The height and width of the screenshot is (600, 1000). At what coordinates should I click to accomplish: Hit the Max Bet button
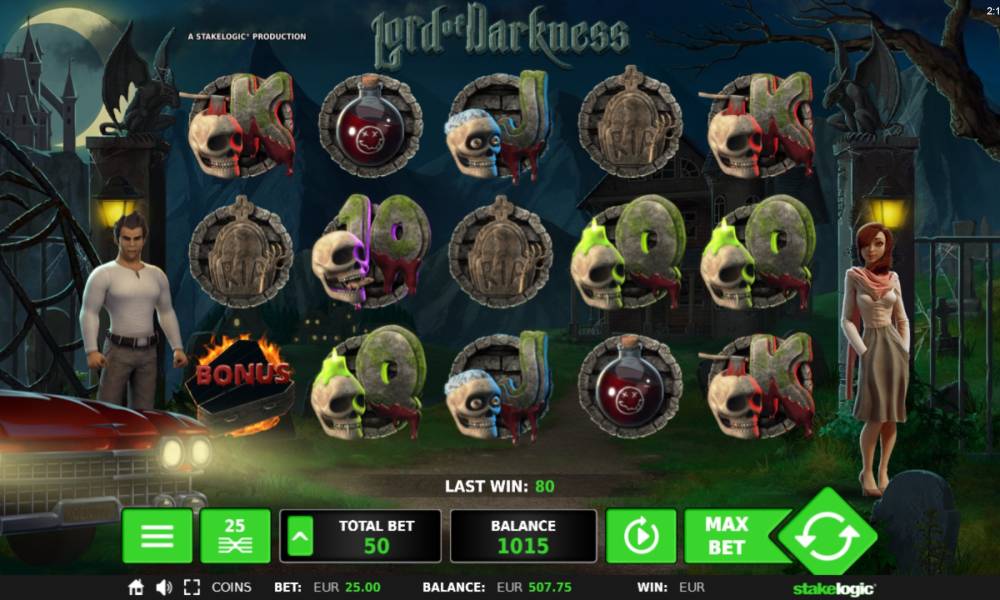[726, 536]
